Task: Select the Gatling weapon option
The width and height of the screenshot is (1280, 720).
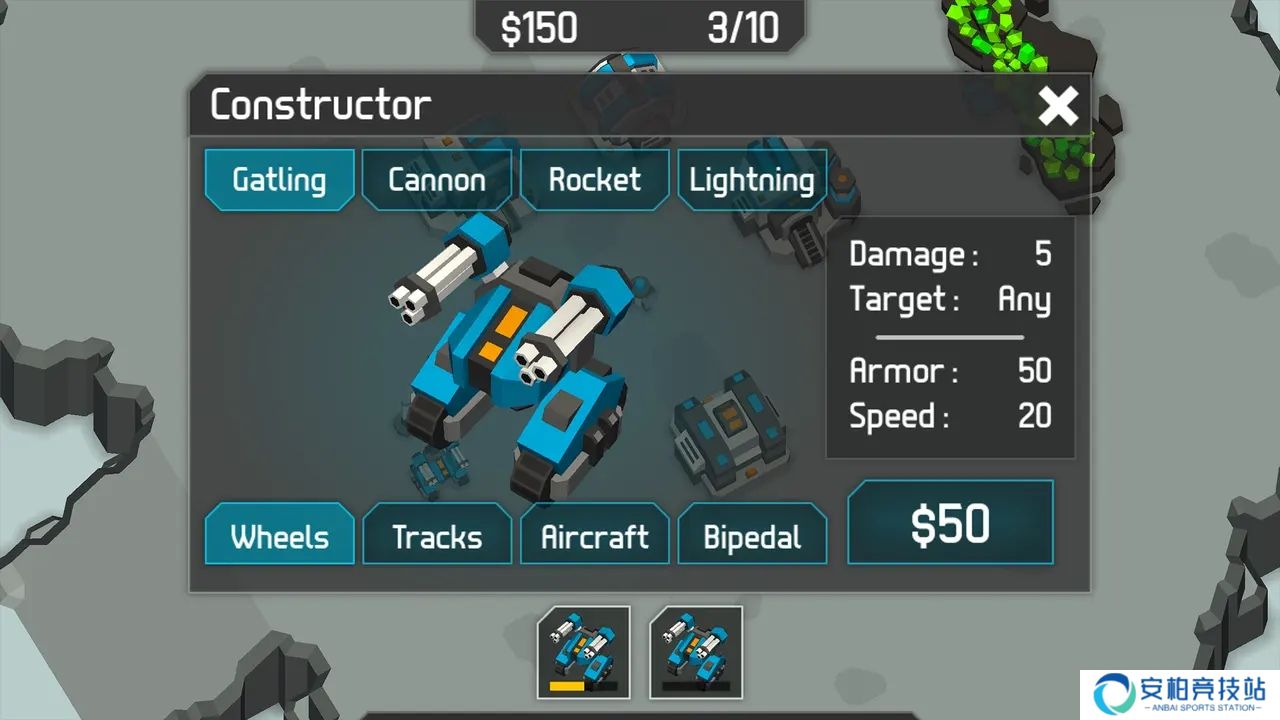Action: [279, 180]
